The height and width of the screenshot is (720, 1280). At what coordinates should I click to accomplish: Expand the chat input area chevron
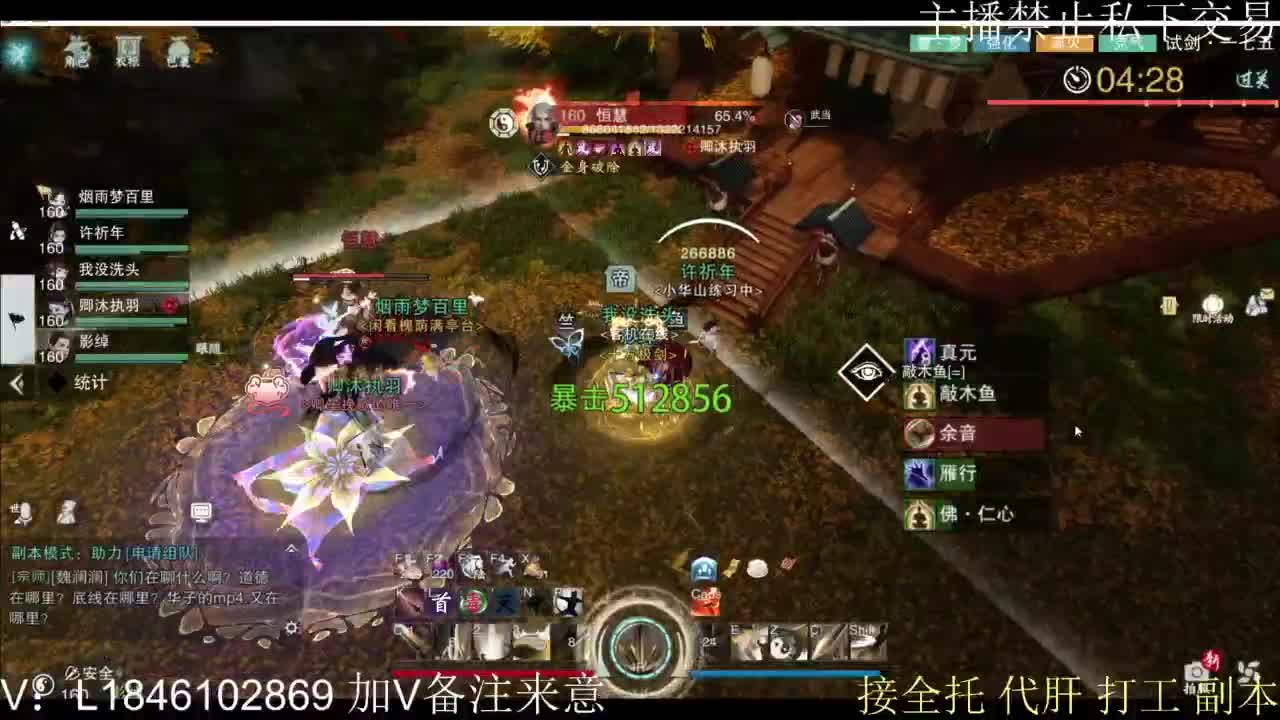[x=291, y=548]
